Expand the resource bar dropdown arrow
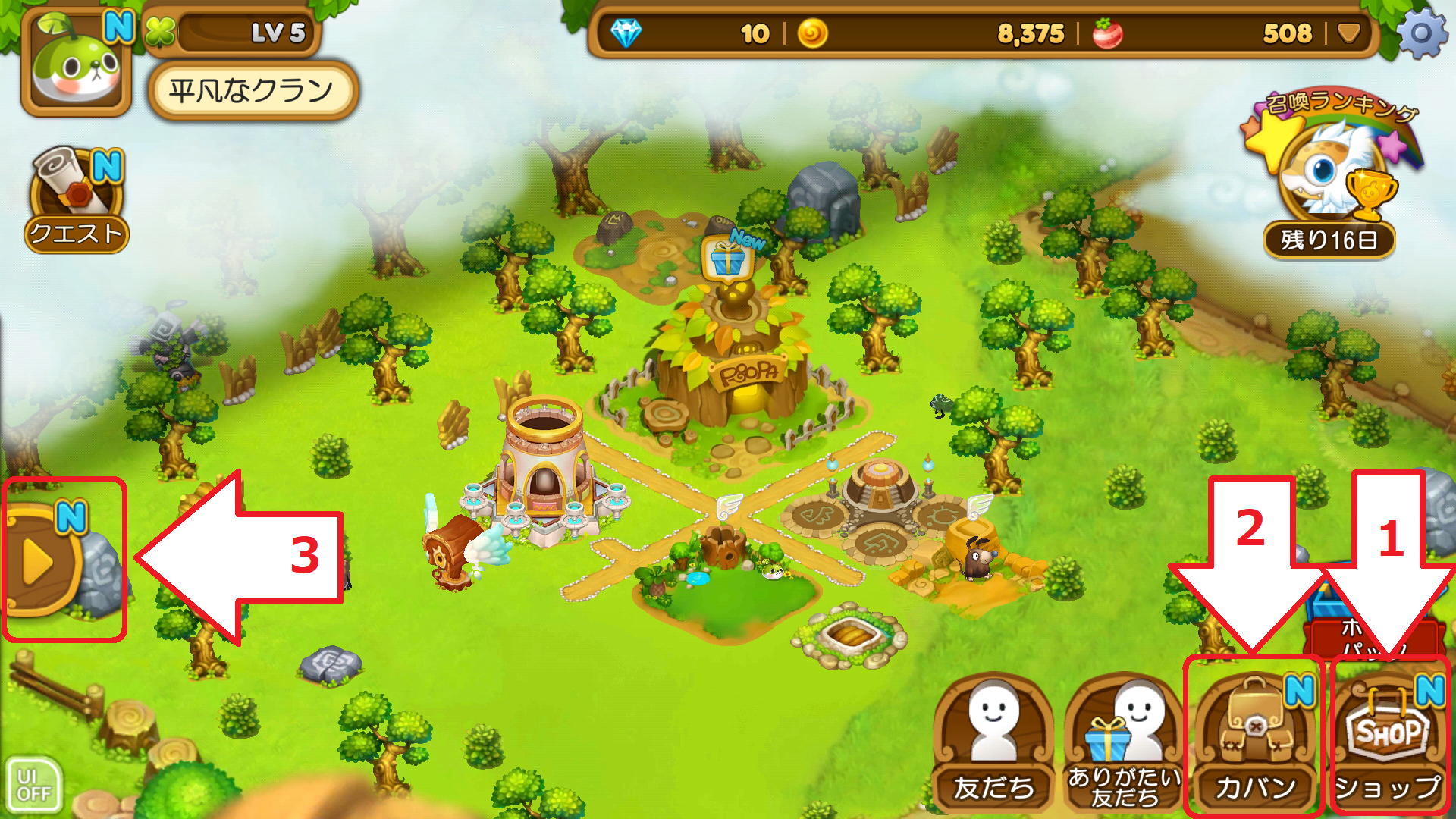The height and width of the screenshot is (819, 1456). tap(1348, 33)
